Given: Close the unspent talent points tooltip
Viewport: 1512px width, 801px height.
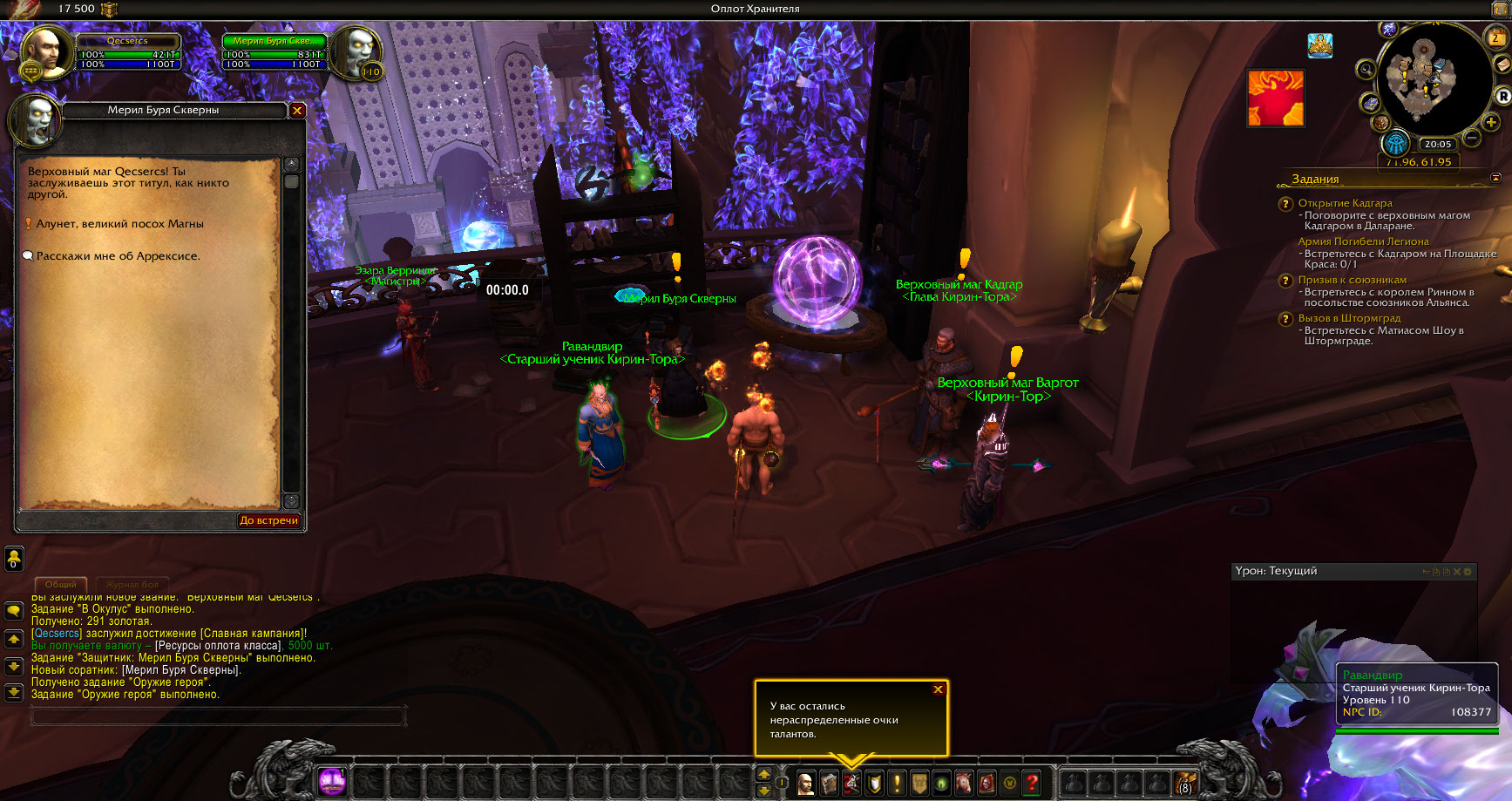Looking at the screenshot, I should 939,689.
